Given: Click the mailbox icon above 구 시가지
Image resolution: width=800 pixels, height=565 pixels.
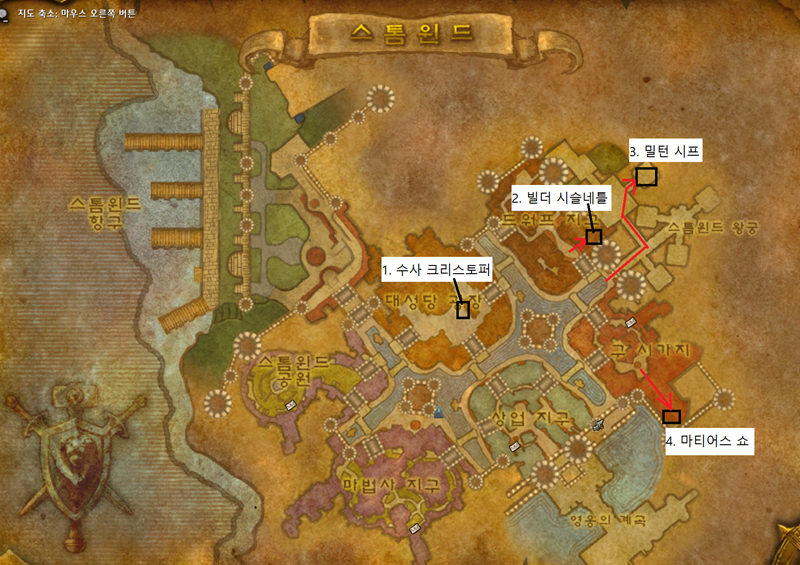Looking at the screenshot, I should click(x=631, y=322).
